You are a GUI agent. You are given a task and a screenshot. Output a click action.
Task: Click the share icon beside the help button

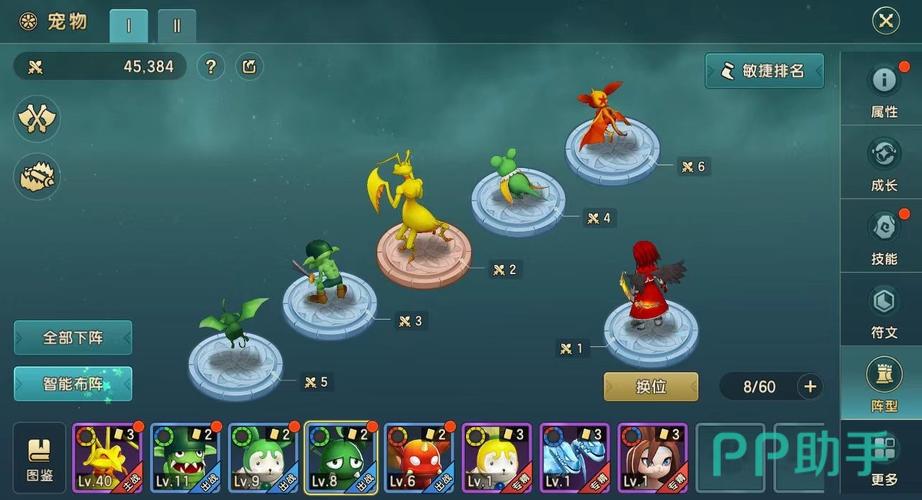click(x=249, y=67)
